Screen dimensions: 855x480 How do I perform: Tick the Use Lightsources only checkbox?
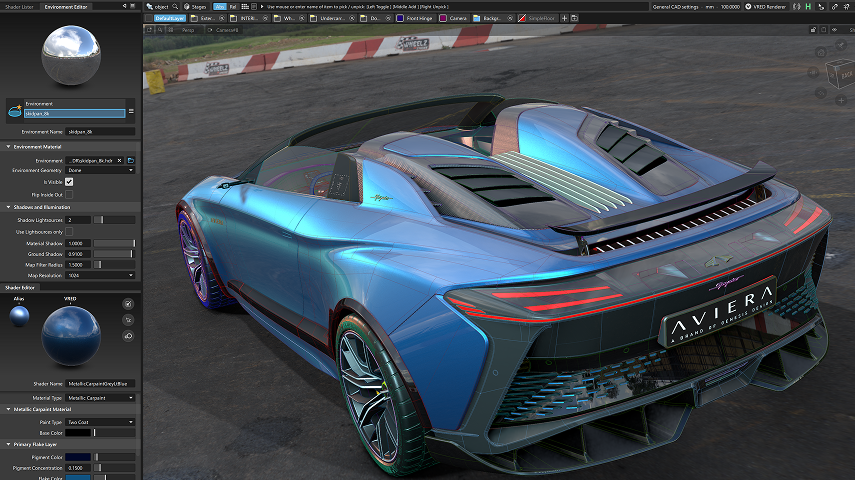tap(69, 231)
